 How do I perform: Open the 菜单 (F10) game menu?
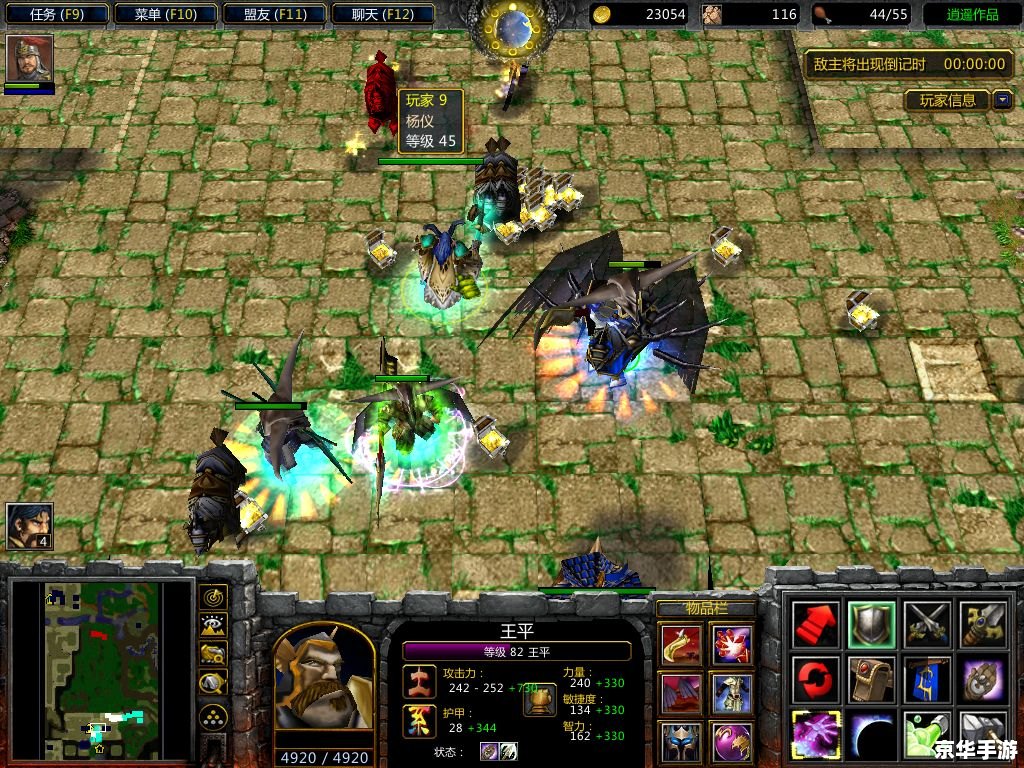[x=165, y=14]
